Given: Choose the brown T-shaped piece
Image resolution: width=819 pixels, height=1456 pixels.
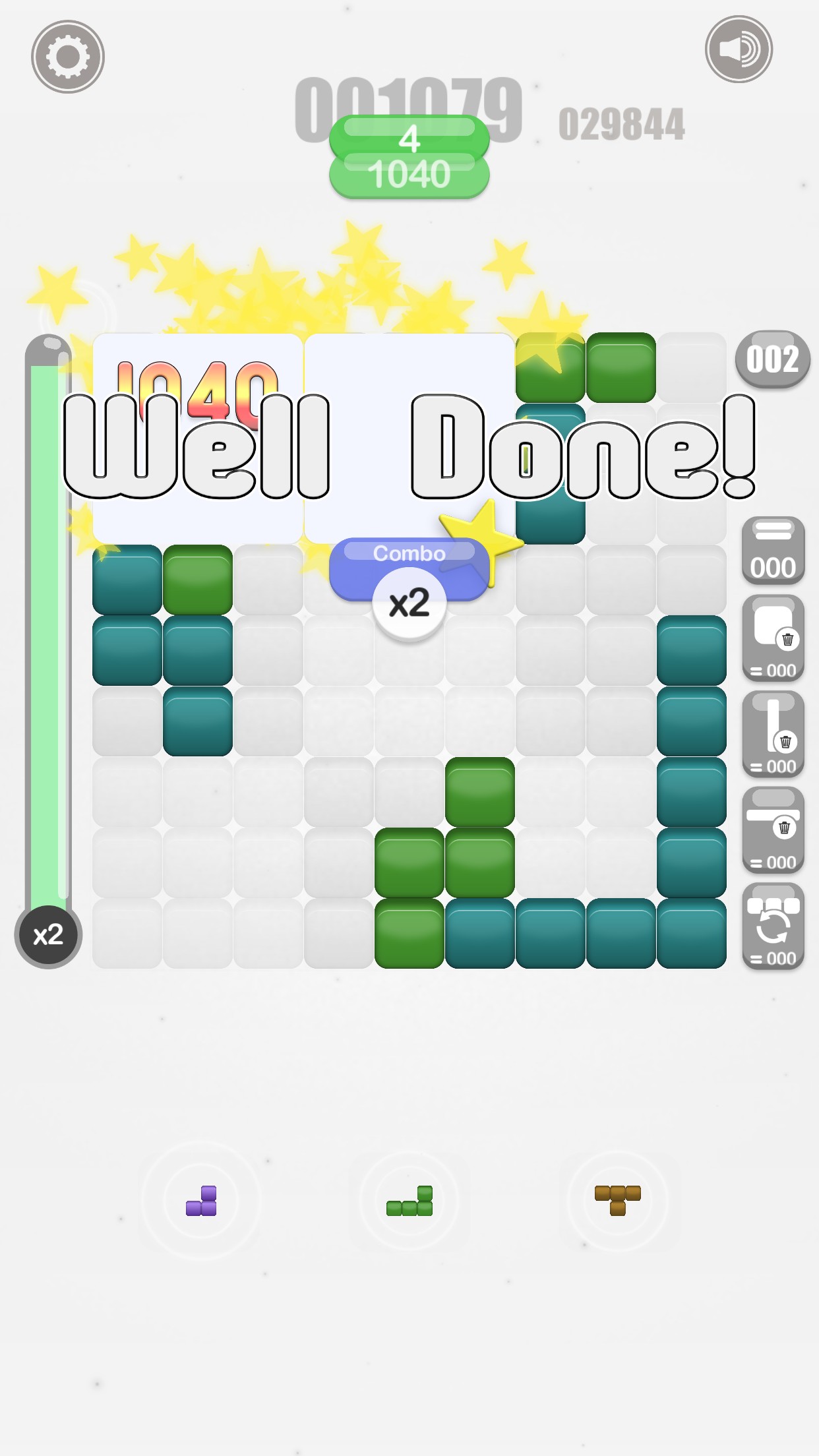Looking at the screenshot, I should click(x=617, y=1199).
